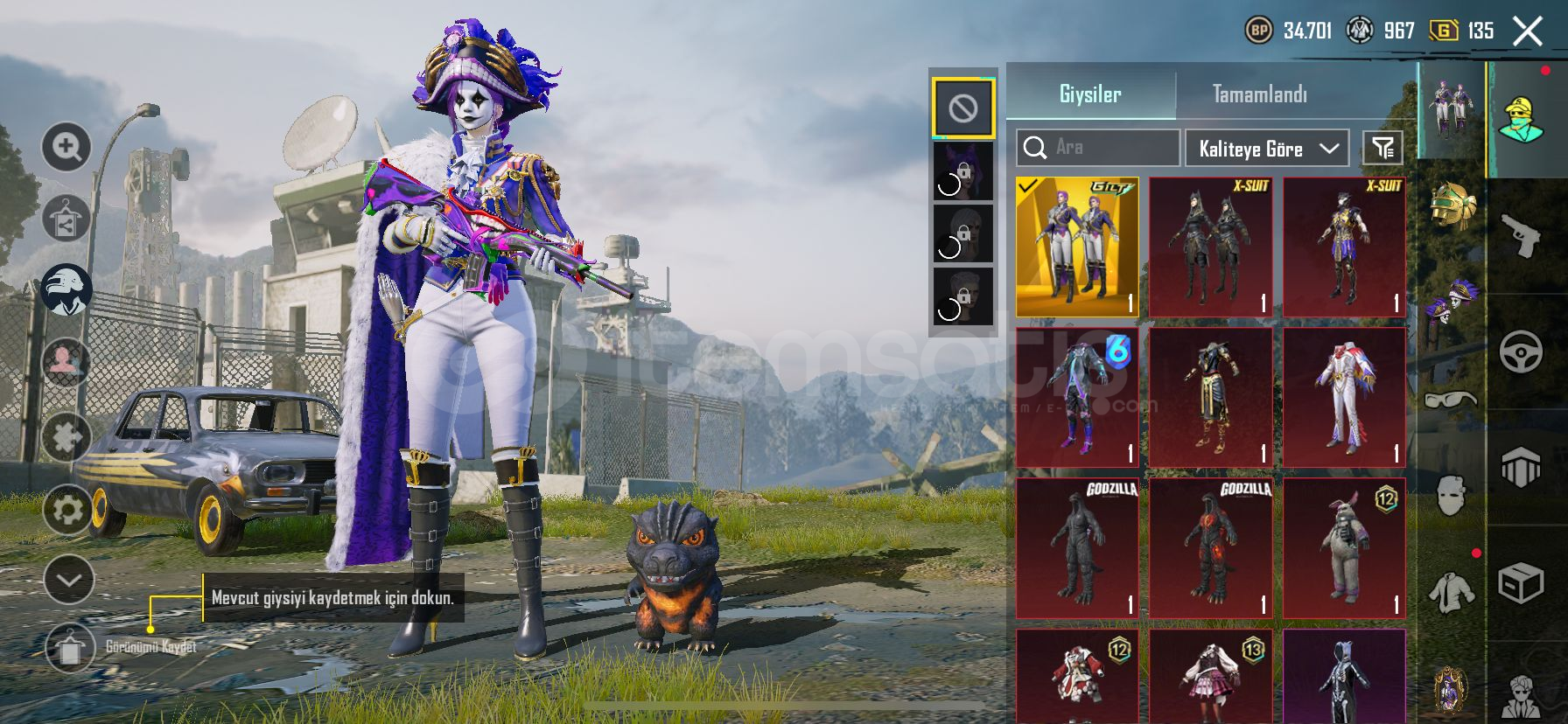Select the white winged outfit
Viewport: 1568px width, 724px height.
point(1344,398)
